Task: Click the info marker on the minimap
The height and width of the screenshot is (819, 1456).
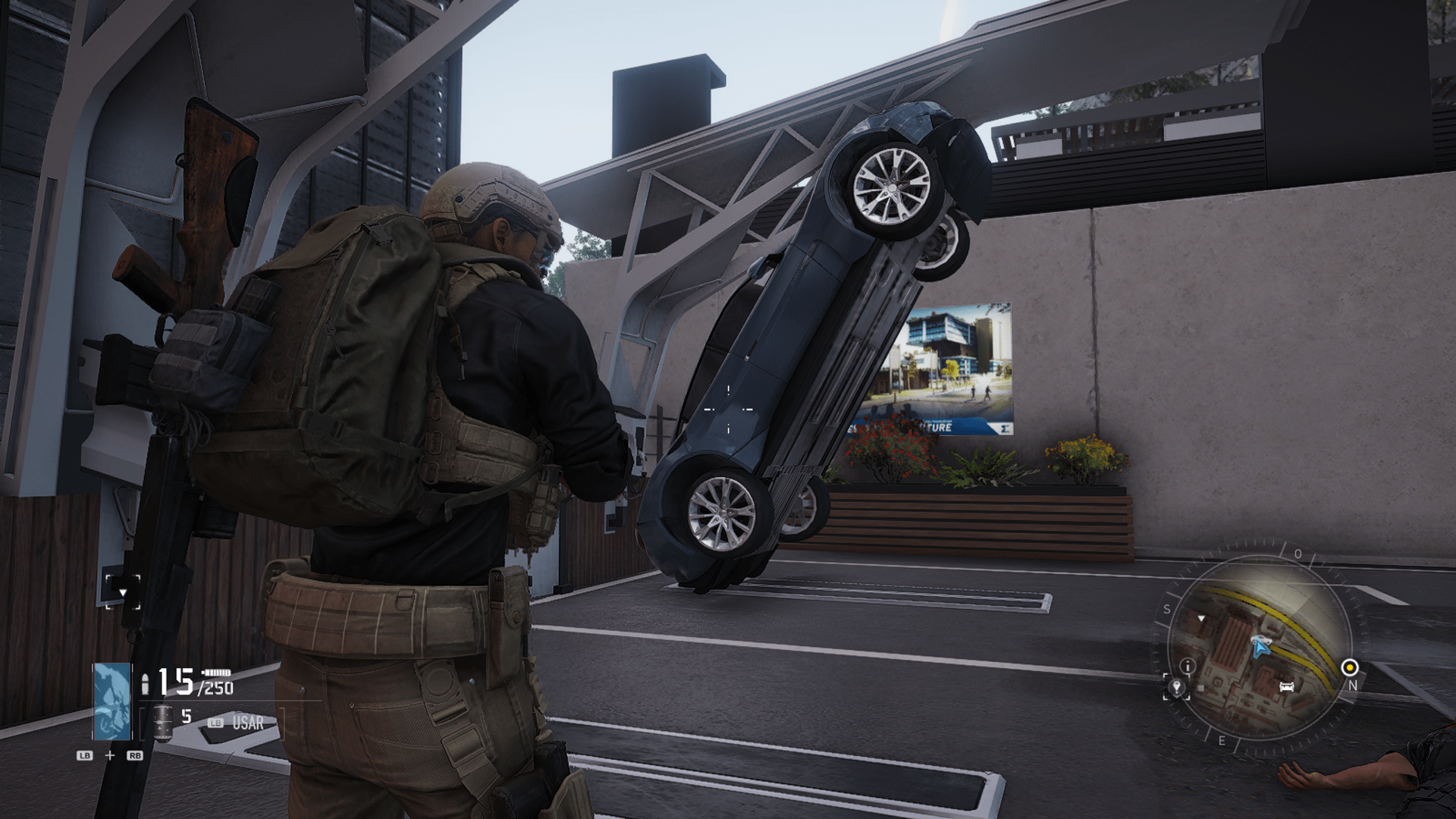Action: point(1188,667)
